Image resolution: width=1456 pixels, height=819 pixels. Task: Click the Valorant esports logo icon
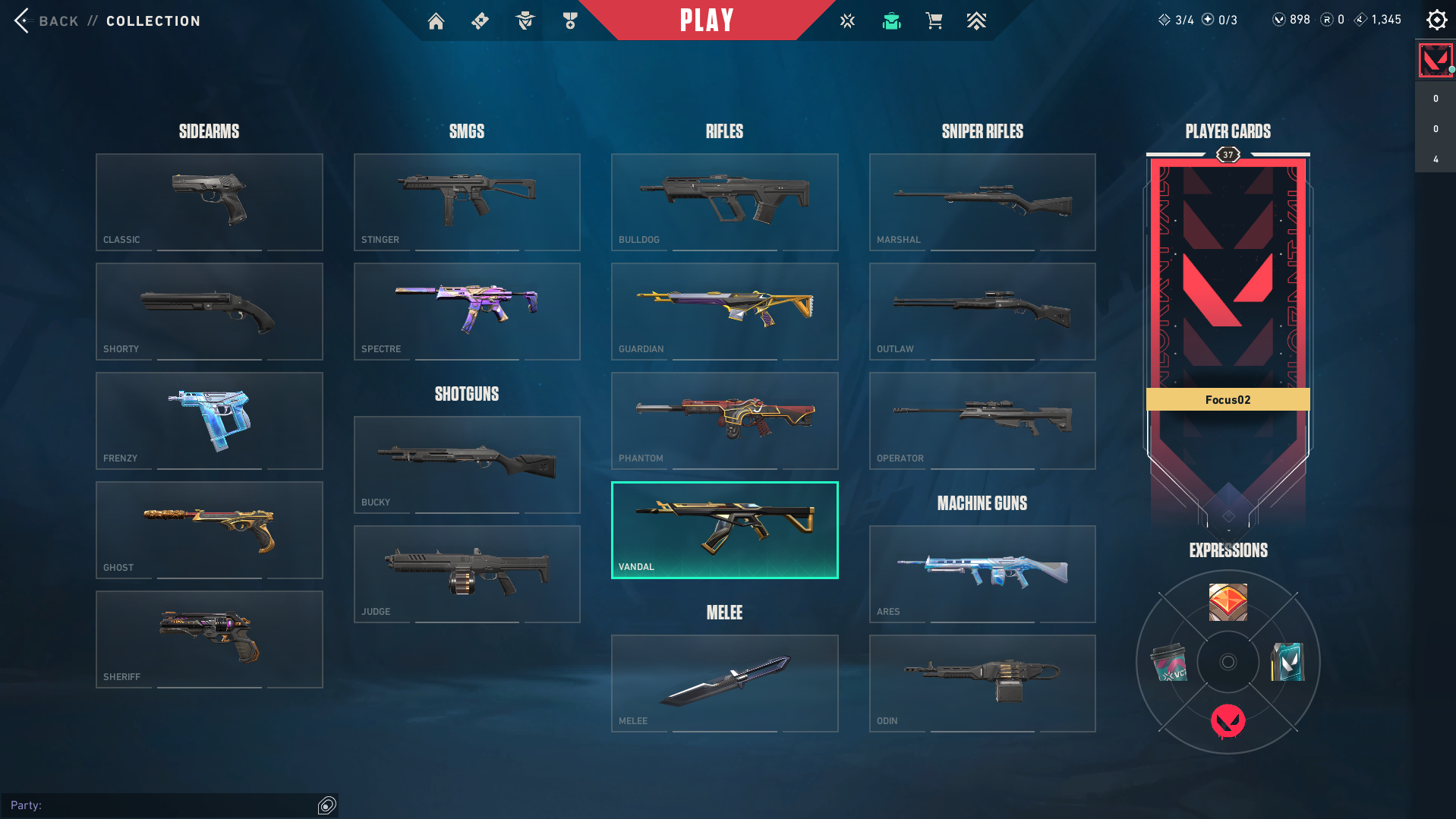pos(847,20)
